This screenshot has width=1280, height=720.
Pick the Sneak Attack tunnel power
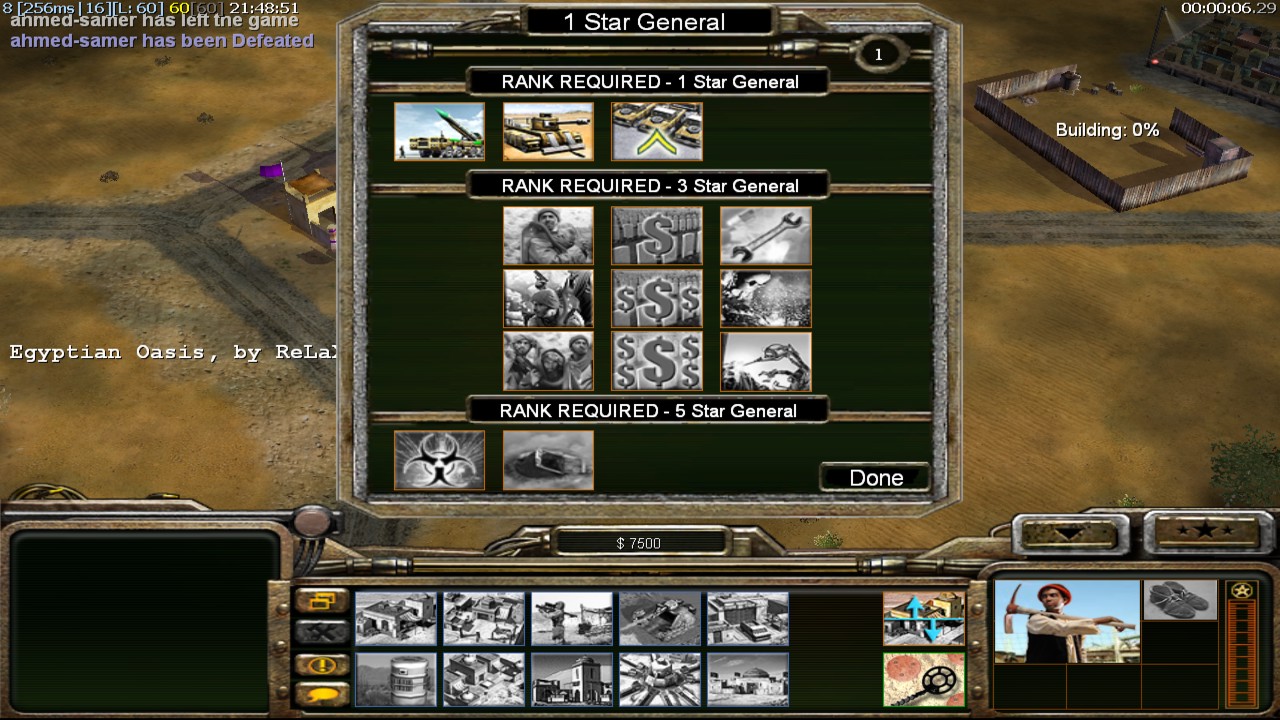pyautogui.click(x=548, y=460)
